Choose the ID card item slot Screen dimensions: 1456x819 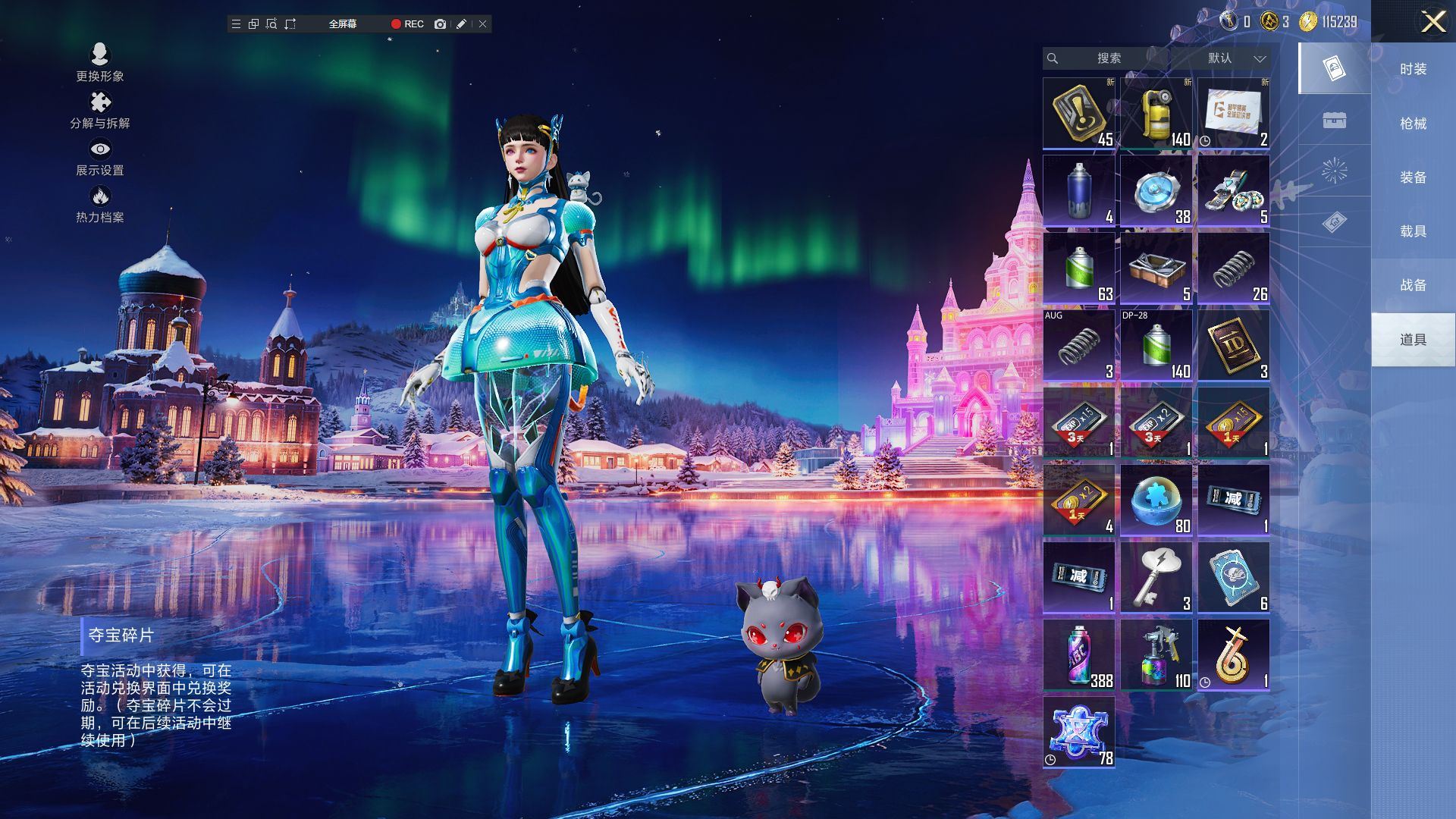pyautogui.click(x=1233, y=346)
